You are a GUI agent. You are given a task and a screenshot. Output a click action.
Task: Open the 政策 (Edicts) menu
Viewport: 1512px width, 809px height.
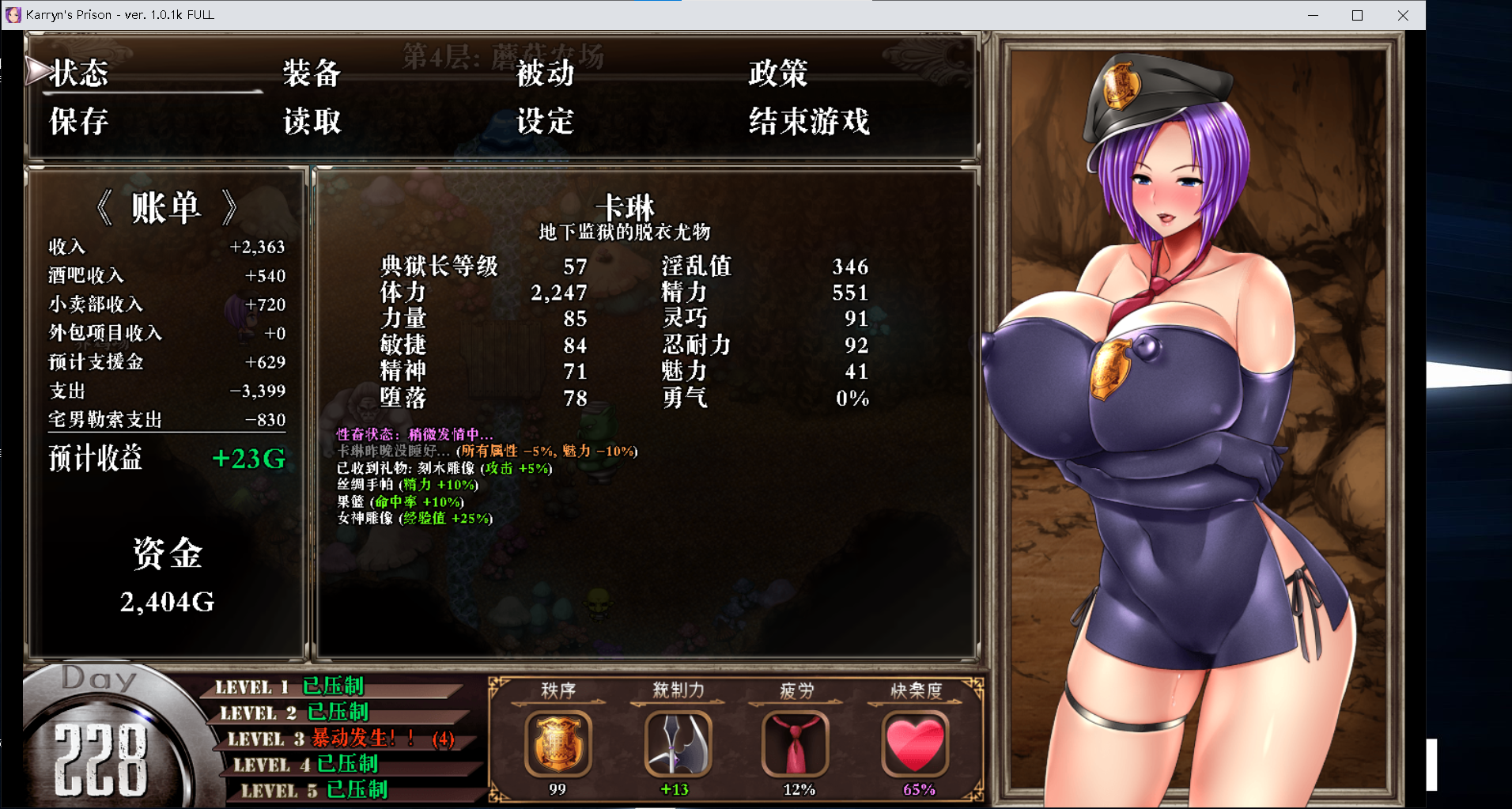[x=777, y=74]
